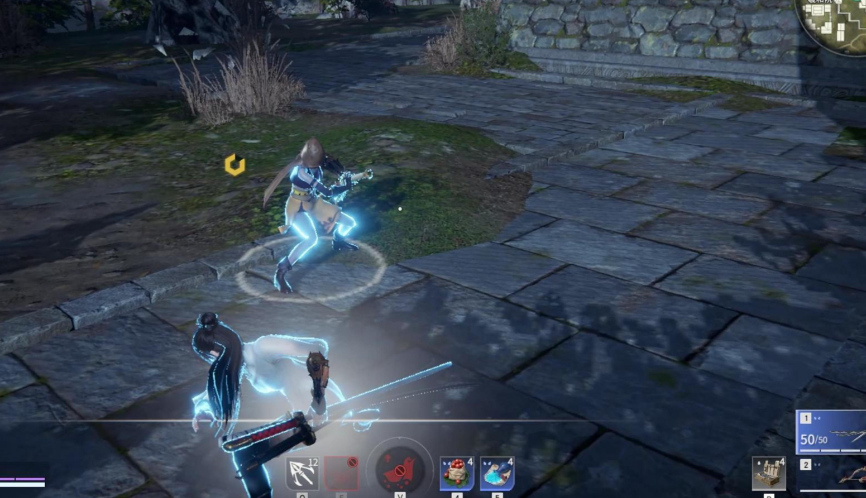Trigger the round red ultimate ability
This screenshot has width=866, height=498.
pyautogui.click(x=402, y=470)
